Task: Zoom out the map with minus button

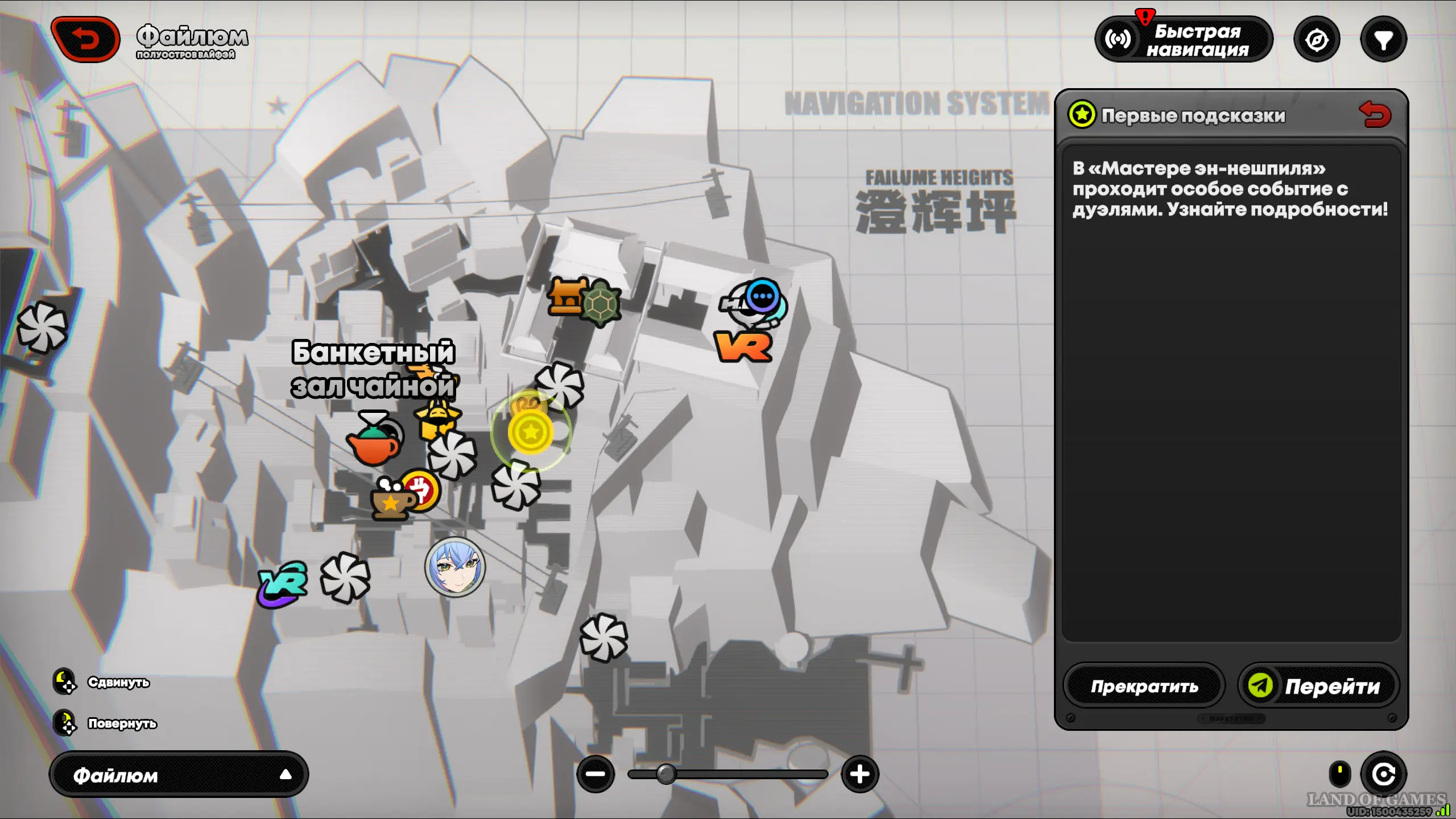Action: click(x=595, y=774)
